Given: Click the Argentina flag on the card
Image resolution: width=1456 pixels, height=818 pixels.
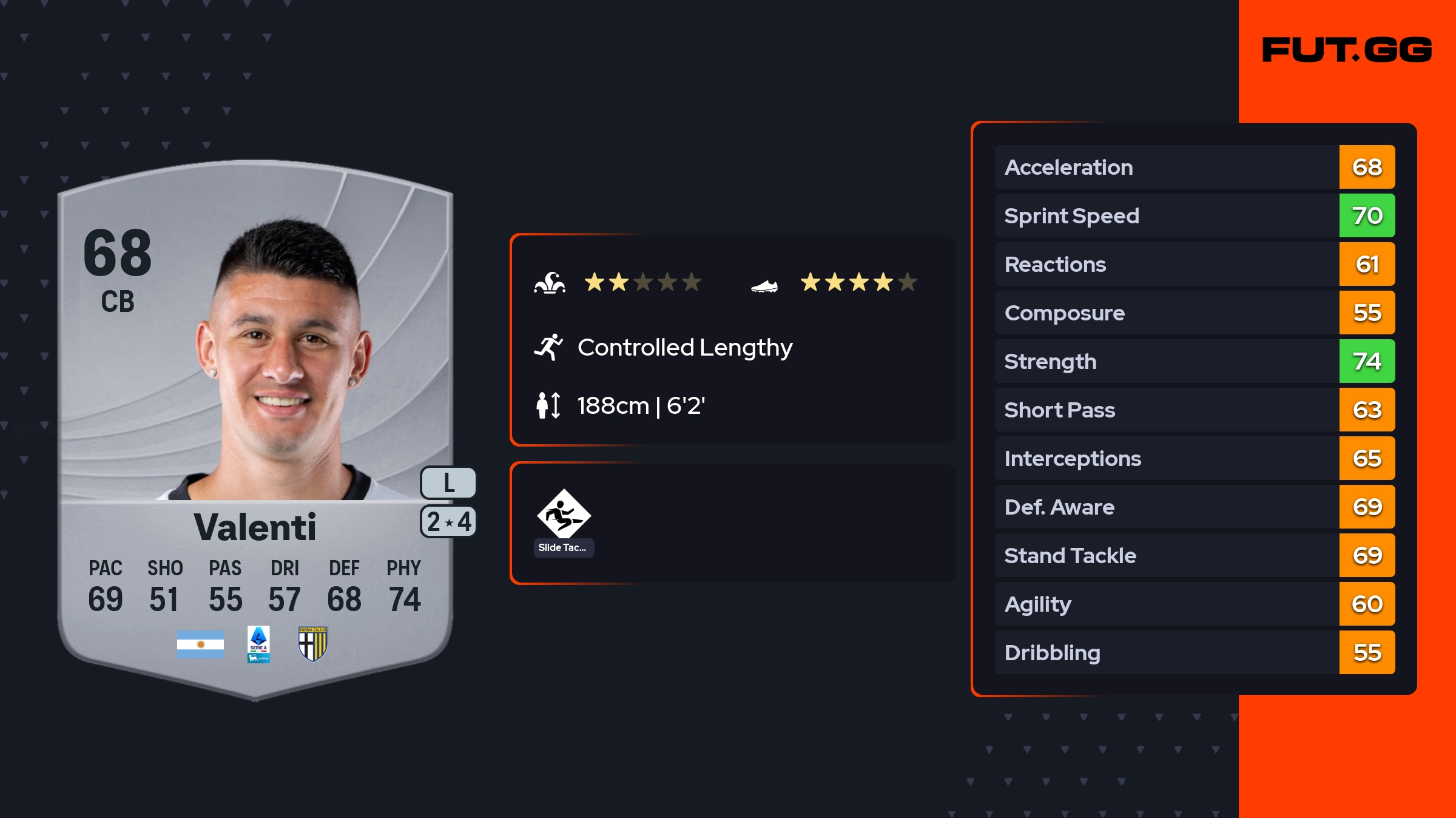Looking at the screenshot, I should pos(200,644).
